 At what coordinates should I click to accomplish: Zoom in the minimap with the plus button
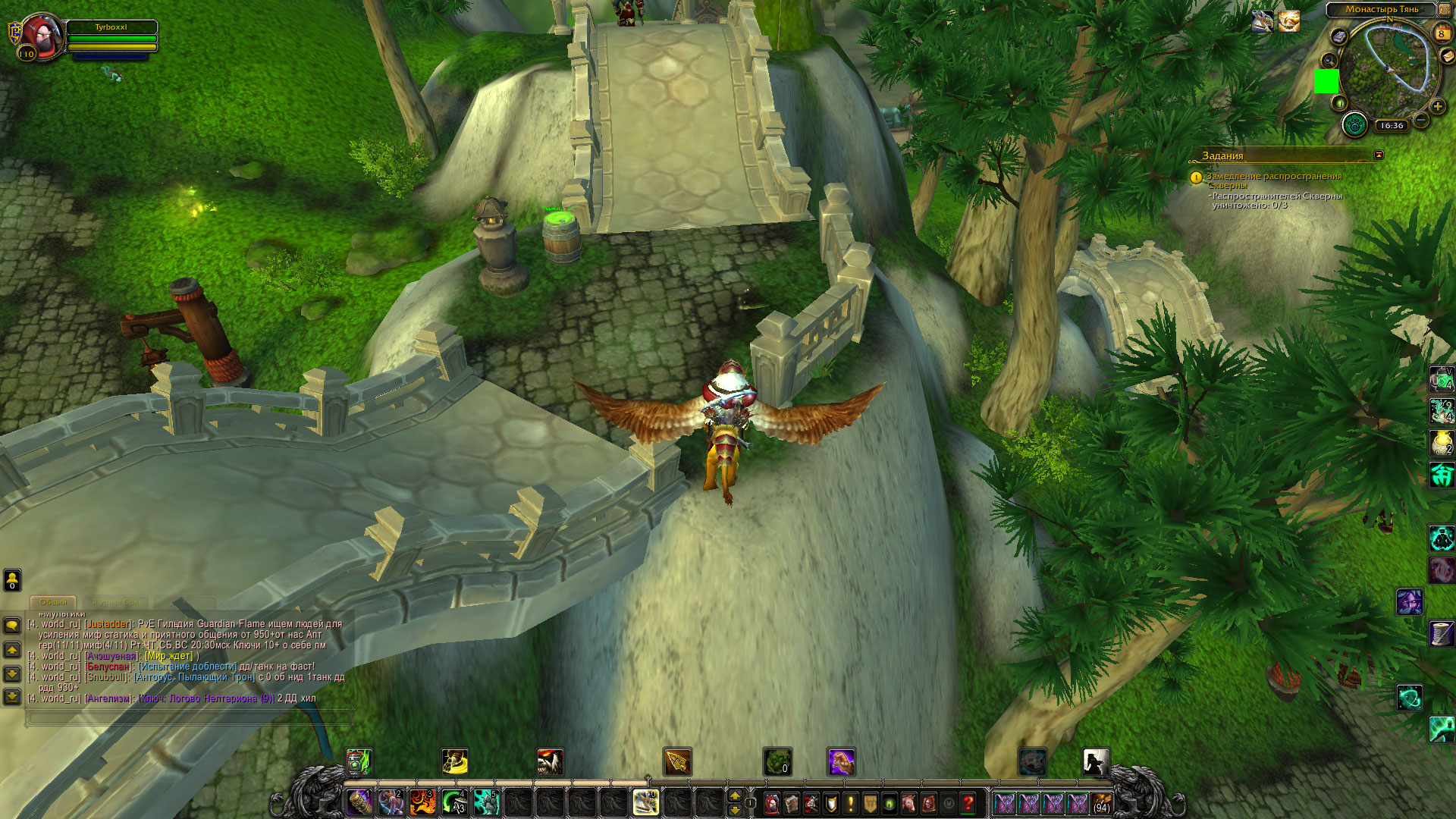click(1438, 106)
